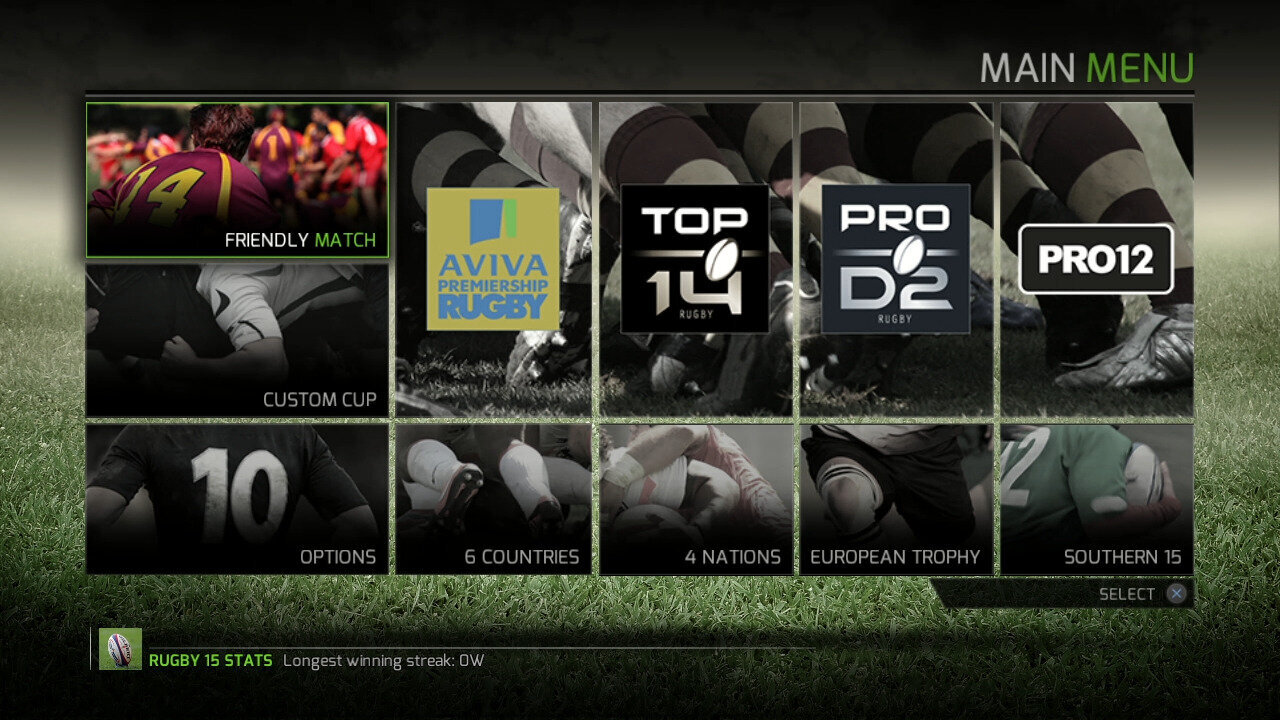Select the 4 Nations tournament

click(x=695, y=499)
